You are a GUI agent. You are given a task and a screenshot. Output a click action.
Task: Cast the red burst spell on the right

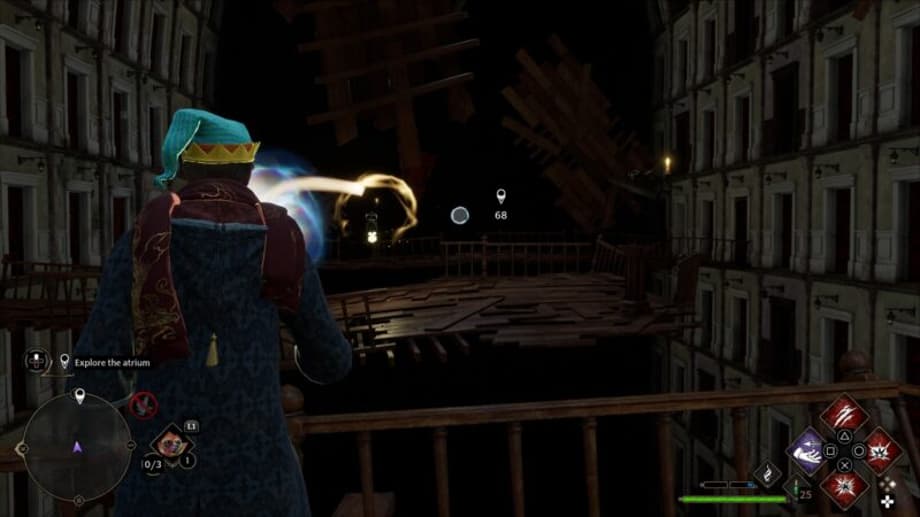880,449
